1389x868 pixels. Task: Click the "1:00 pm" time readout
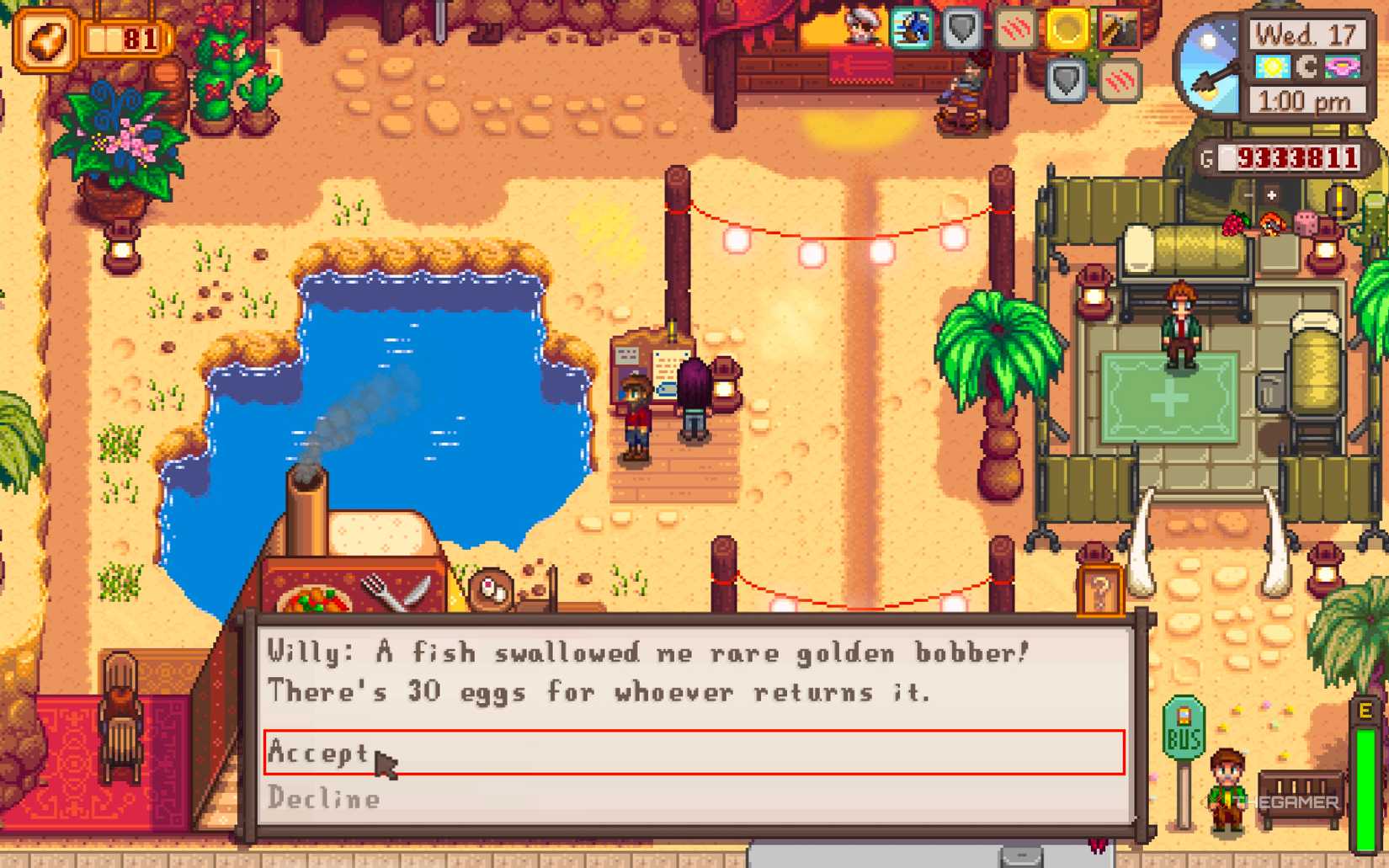coord(1307,99)
